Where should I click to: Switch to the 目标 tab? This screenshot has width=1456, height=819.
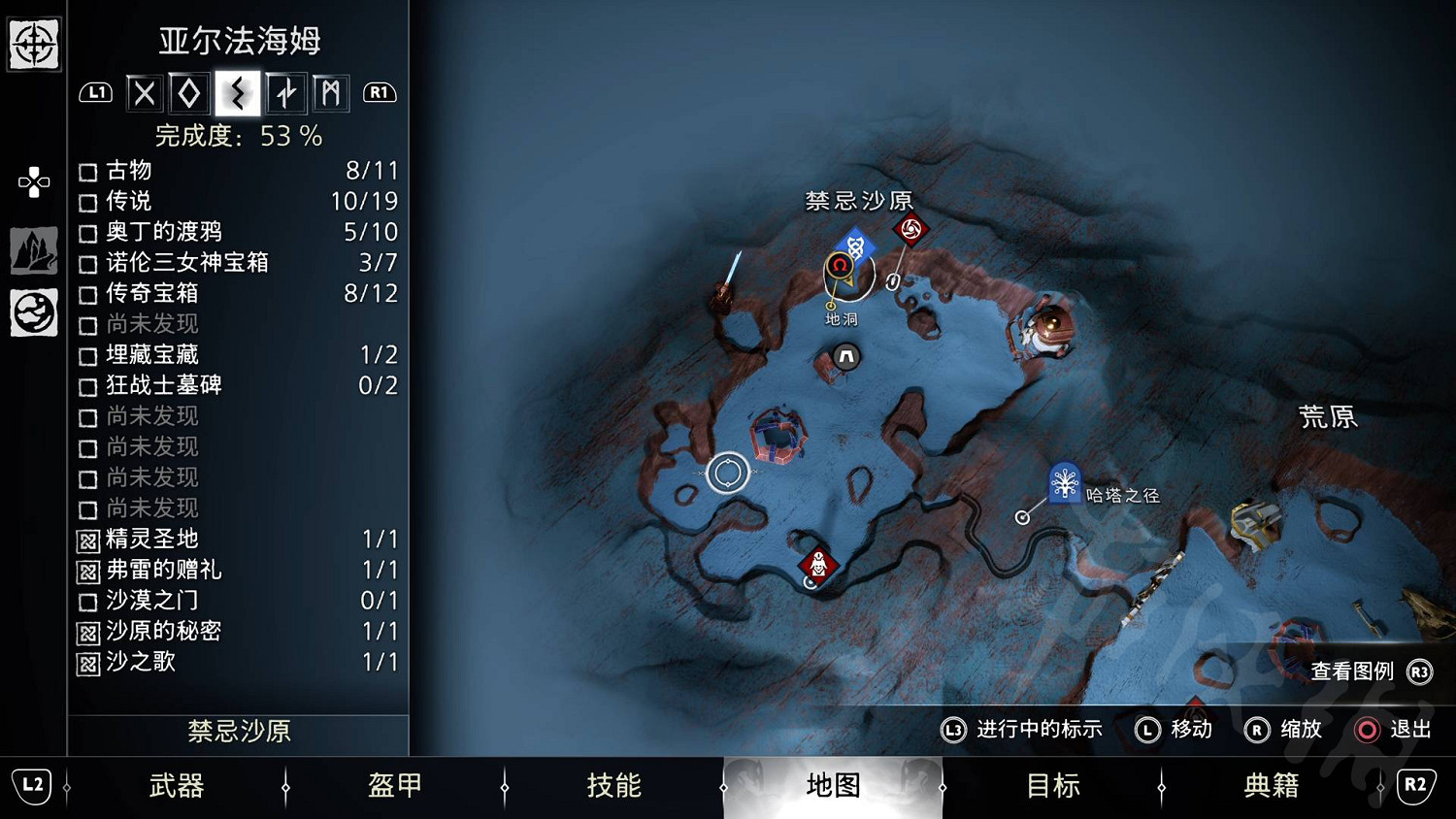(x=1051, y=787)
